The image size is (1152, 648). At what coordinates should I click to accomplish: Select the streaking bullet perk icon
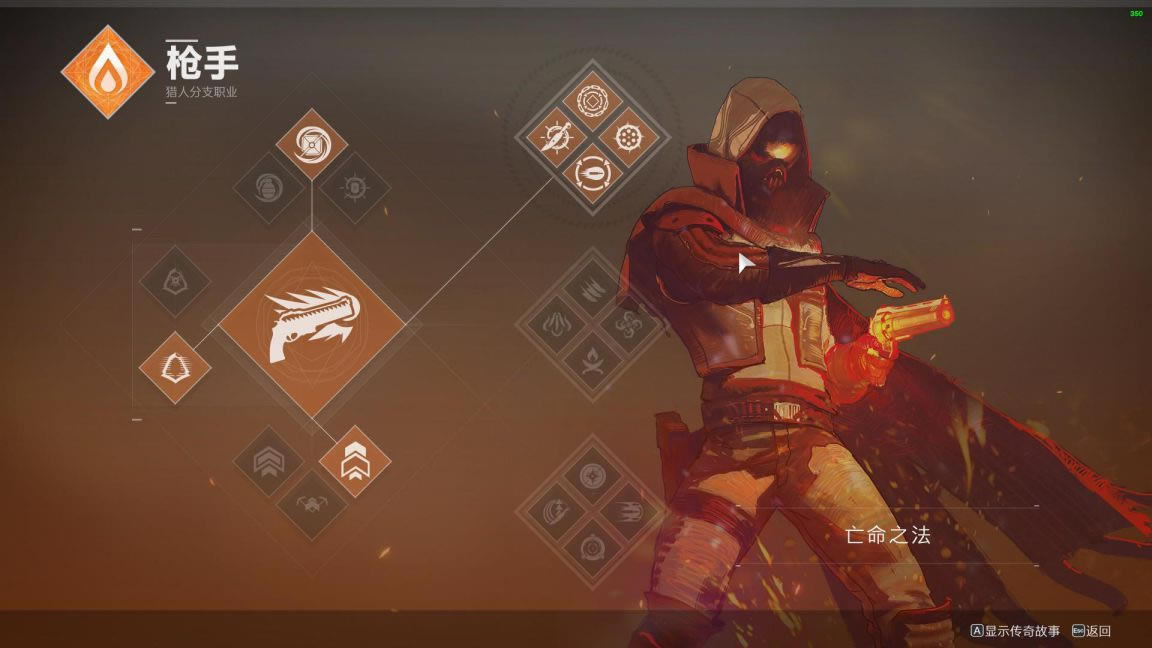628,512
